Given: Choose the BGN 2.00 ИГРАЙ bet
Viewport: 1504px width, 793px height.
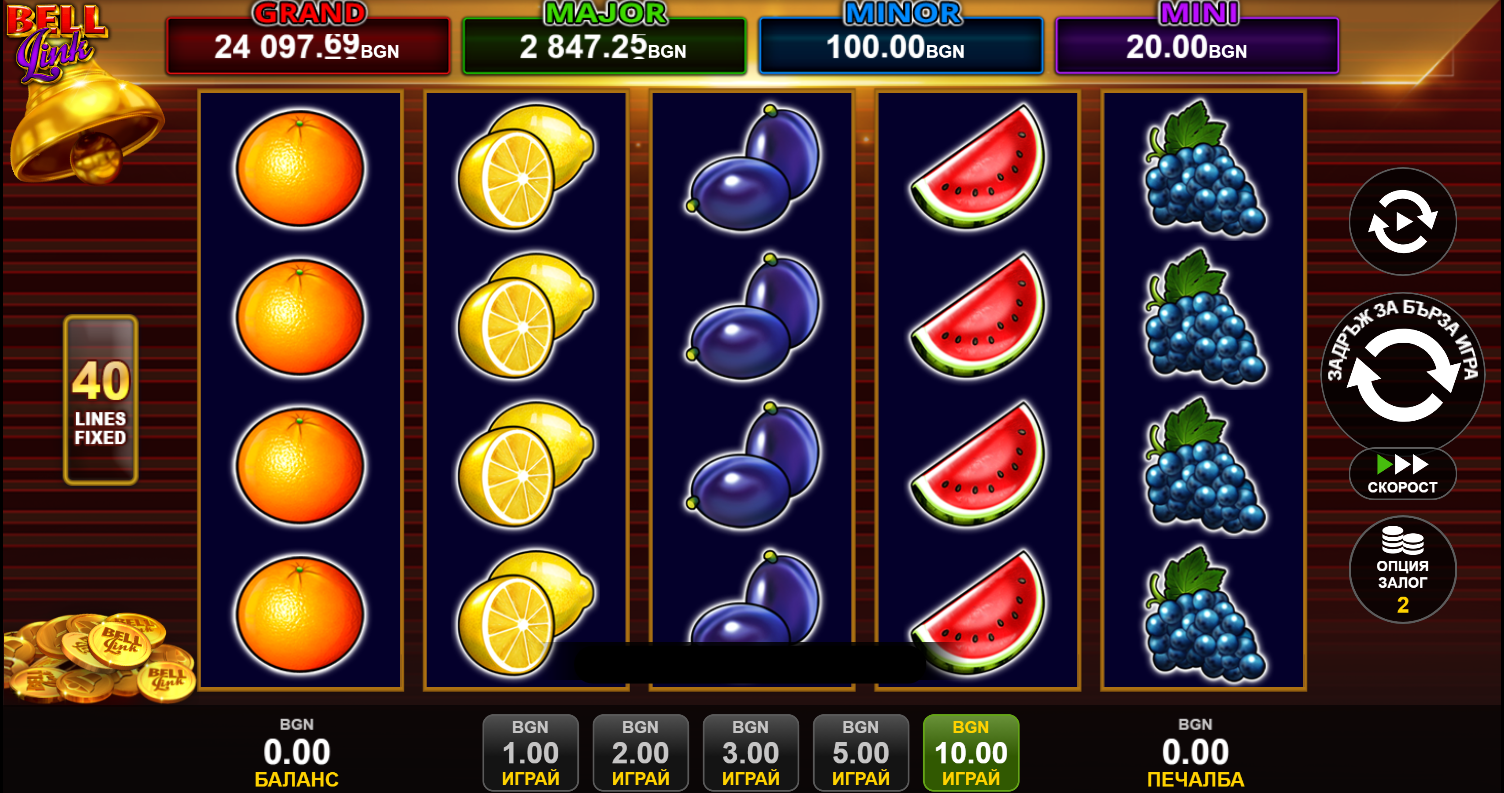Looking at the screenshot, I should coord(640,752).
